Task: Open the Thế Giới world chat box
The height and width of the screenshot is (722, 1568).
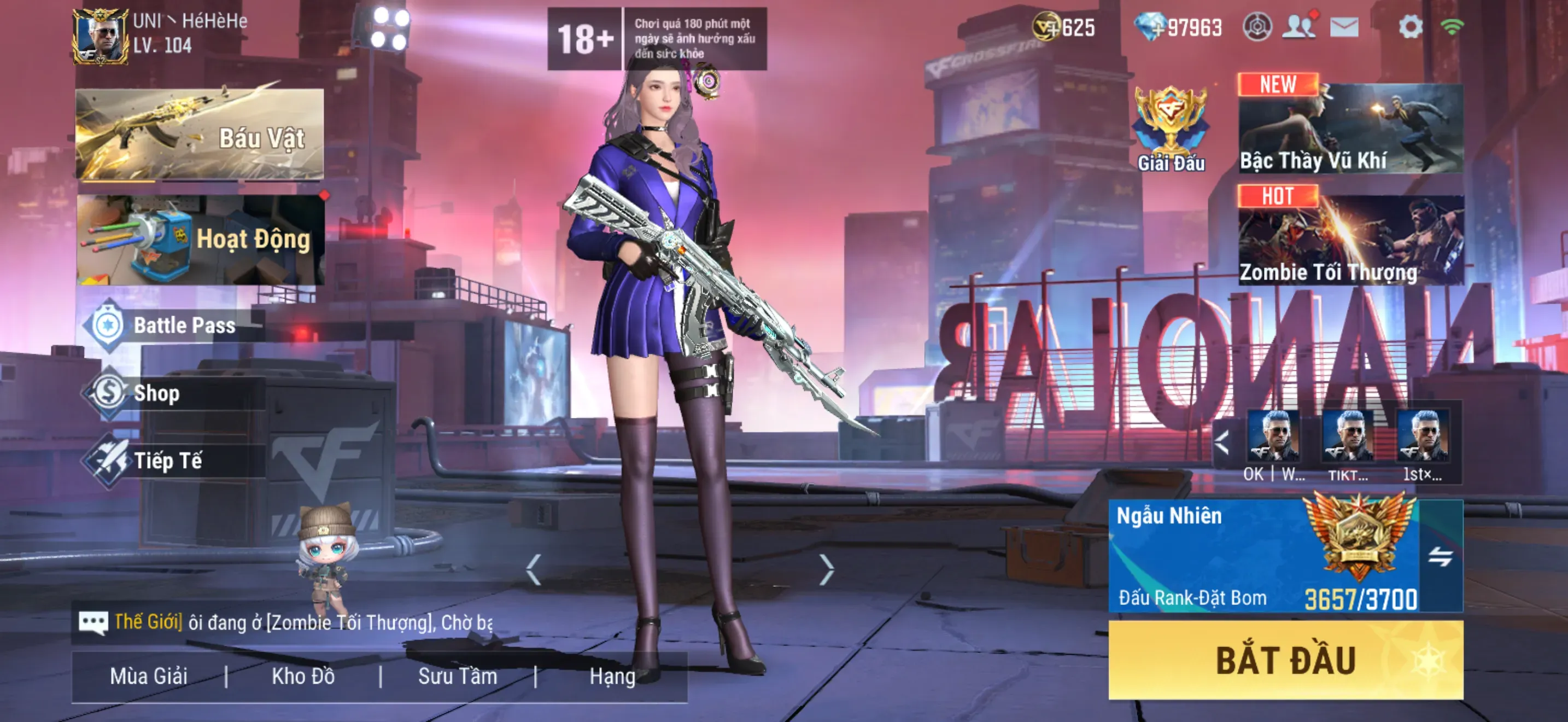Action: [x=286, y=622]
